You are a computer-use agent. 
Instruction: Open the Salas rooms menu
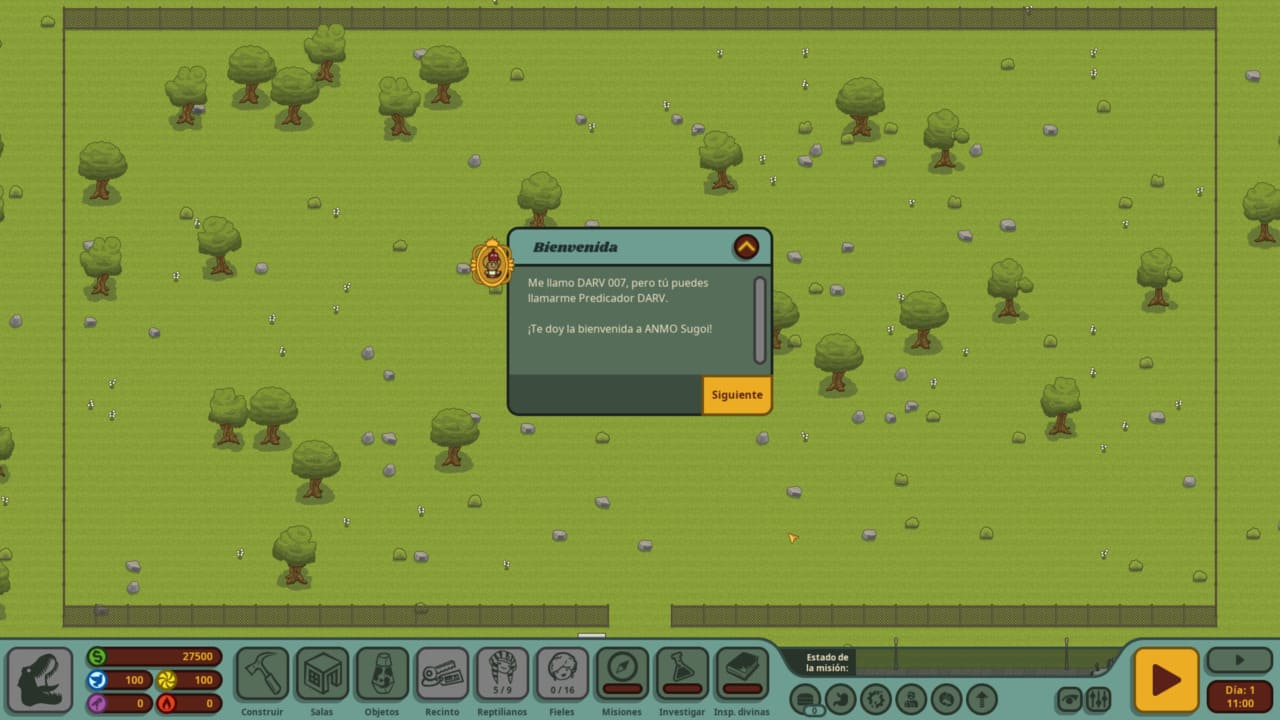[x=322, y=674]
